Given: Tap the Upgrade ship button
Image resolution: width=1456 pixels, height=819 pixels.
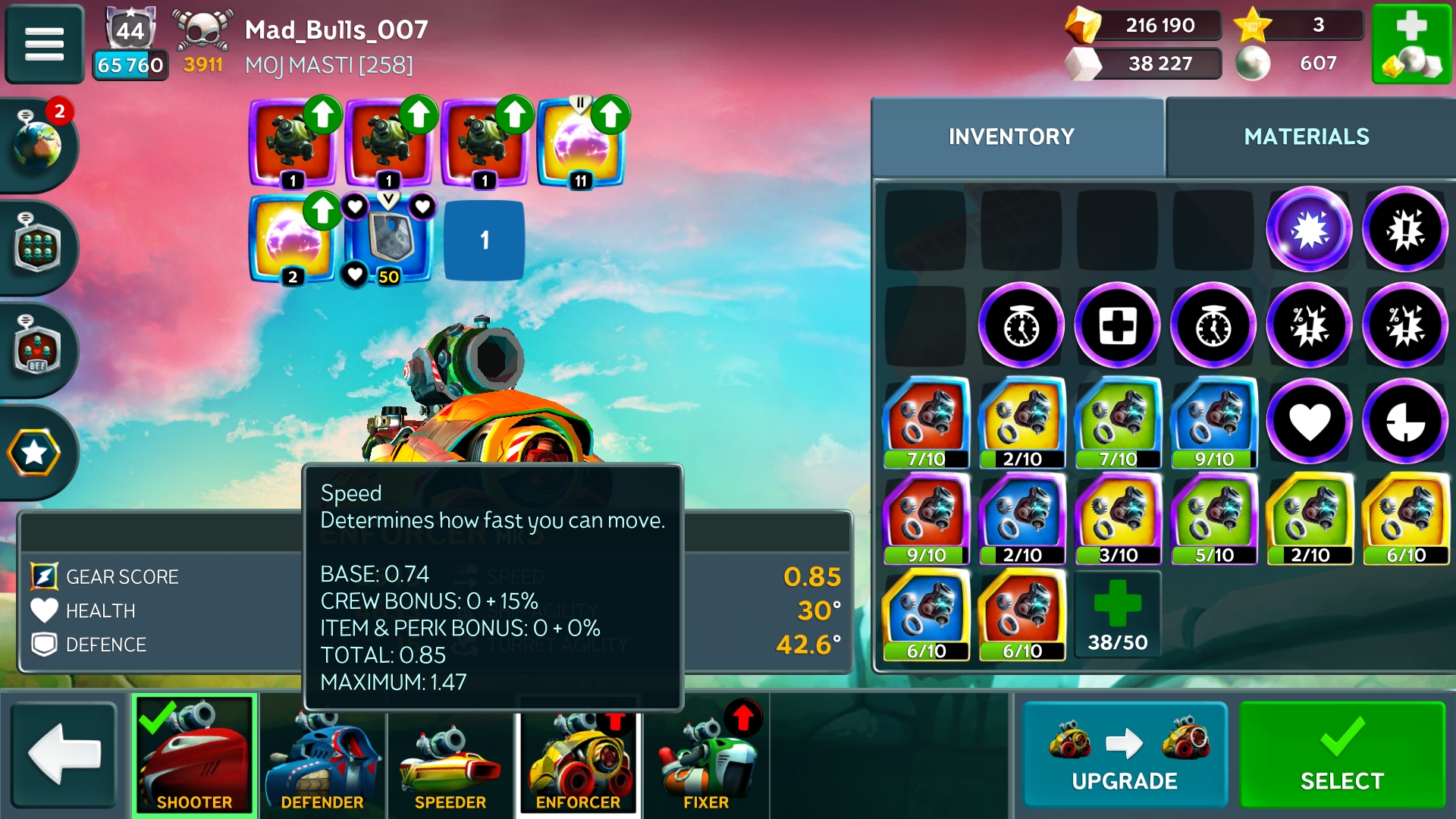Looking at the screenshot, I should pyautogui.click(x=1124, y=755).
